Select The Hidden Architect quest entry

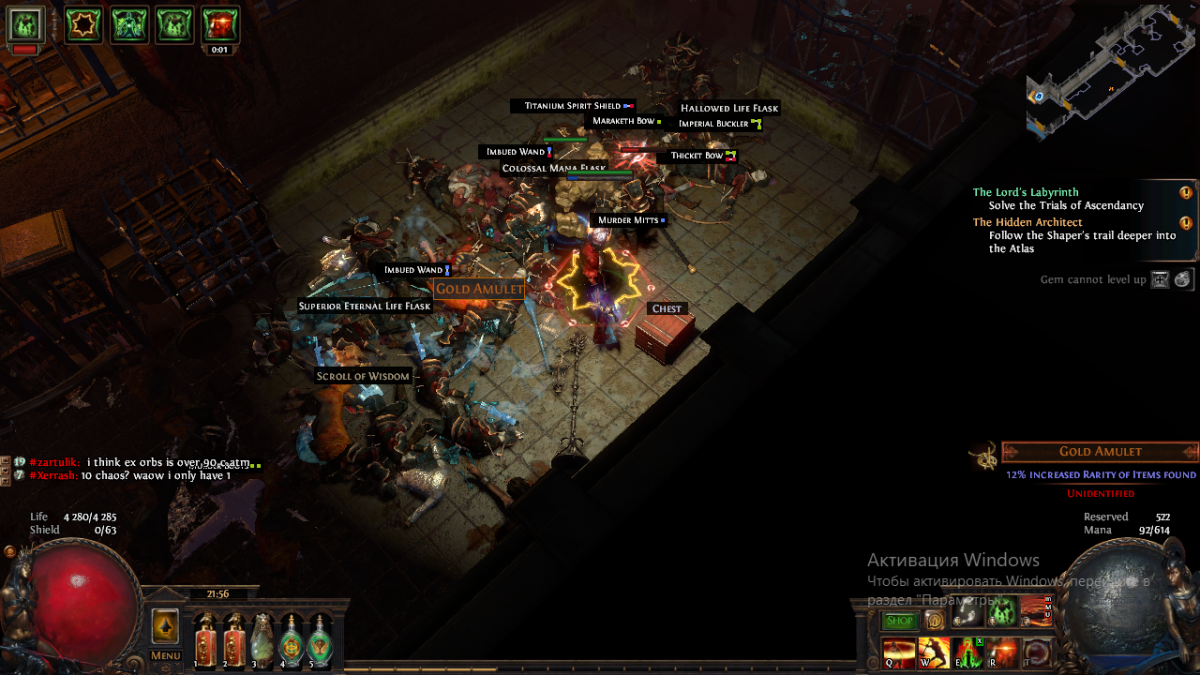click(1028, 222)
